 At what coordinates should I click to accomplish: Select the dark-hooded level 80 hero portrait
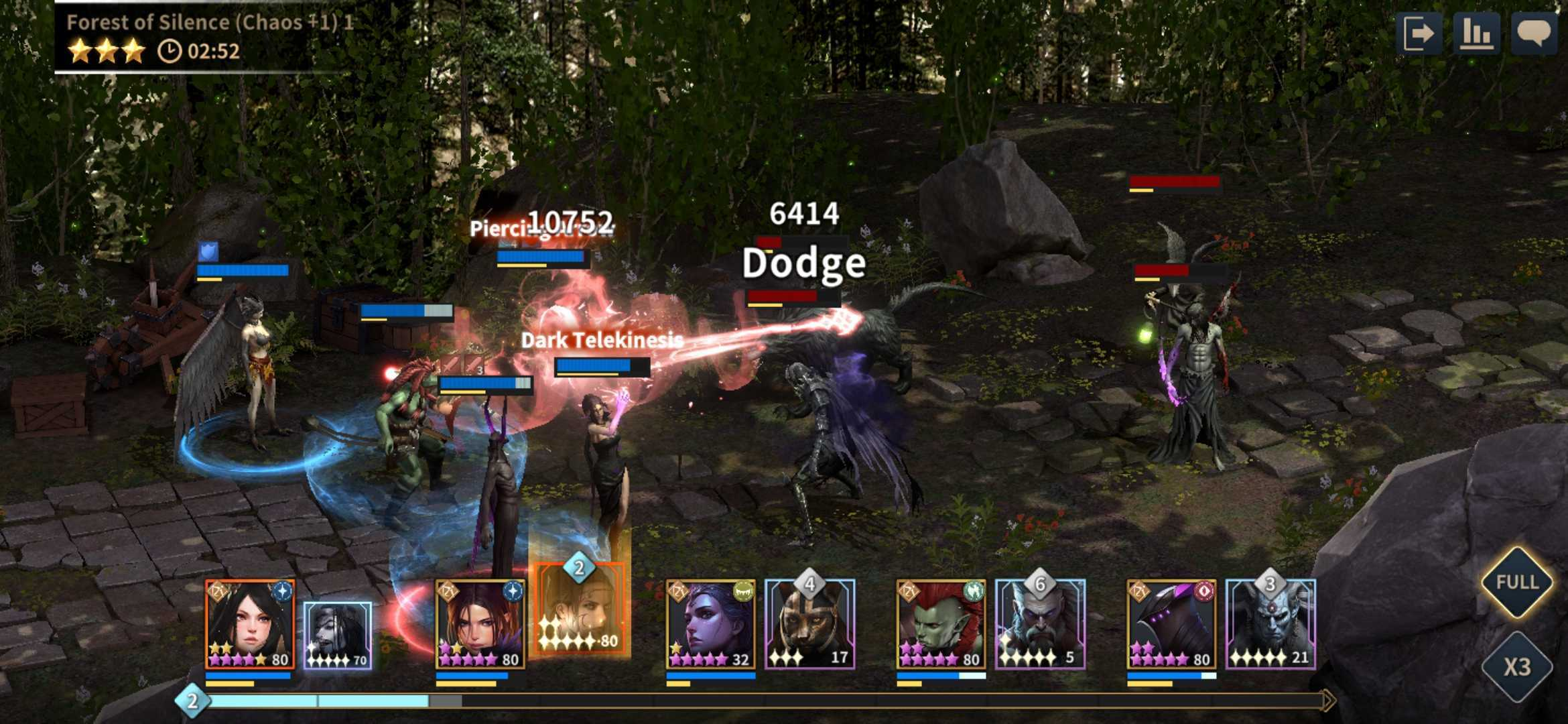pyautogui.click(x=1171, y=625)
